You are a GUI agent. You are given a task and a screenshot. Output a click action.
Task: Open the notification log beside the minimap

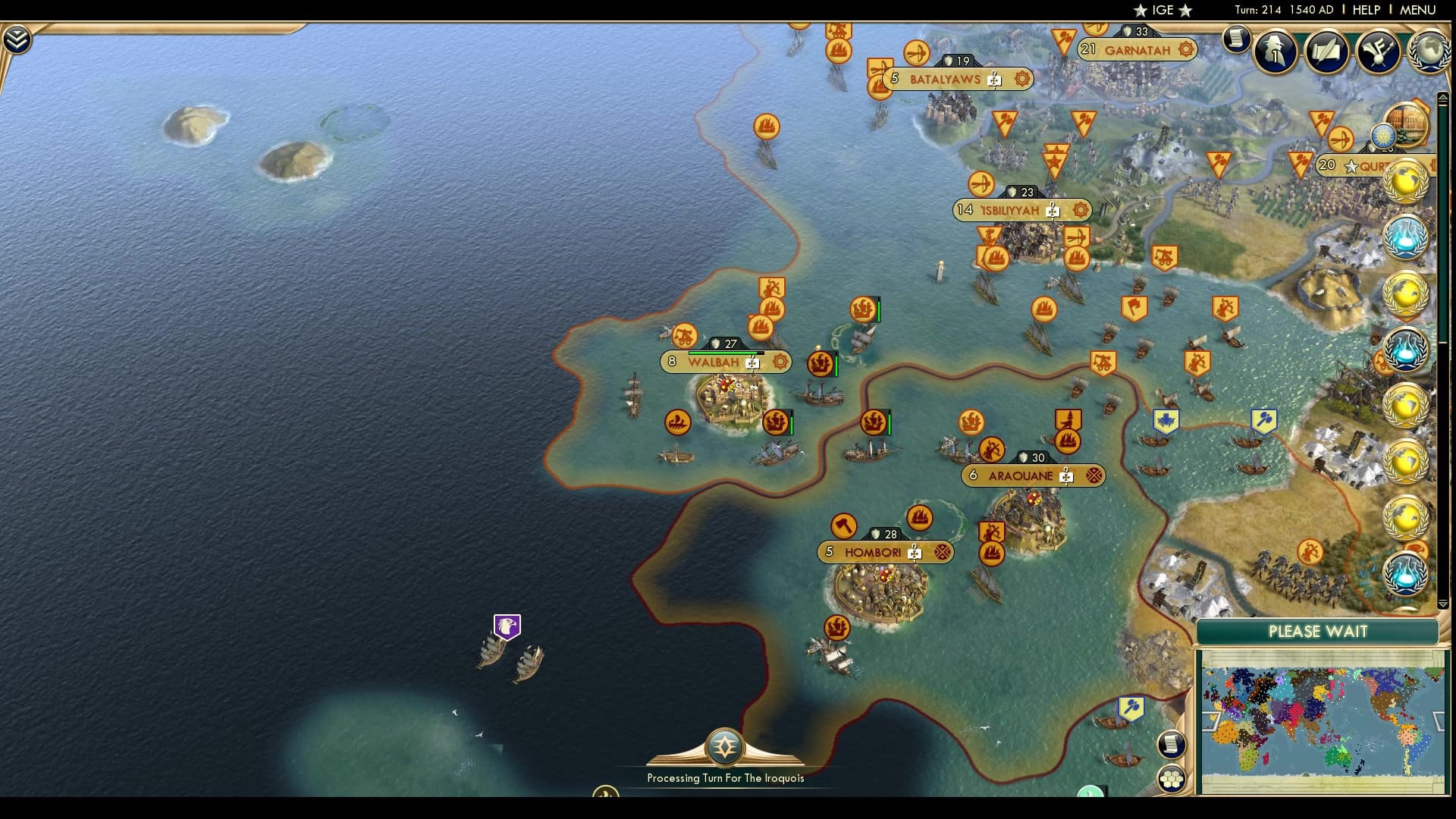tap(1170, 743)
